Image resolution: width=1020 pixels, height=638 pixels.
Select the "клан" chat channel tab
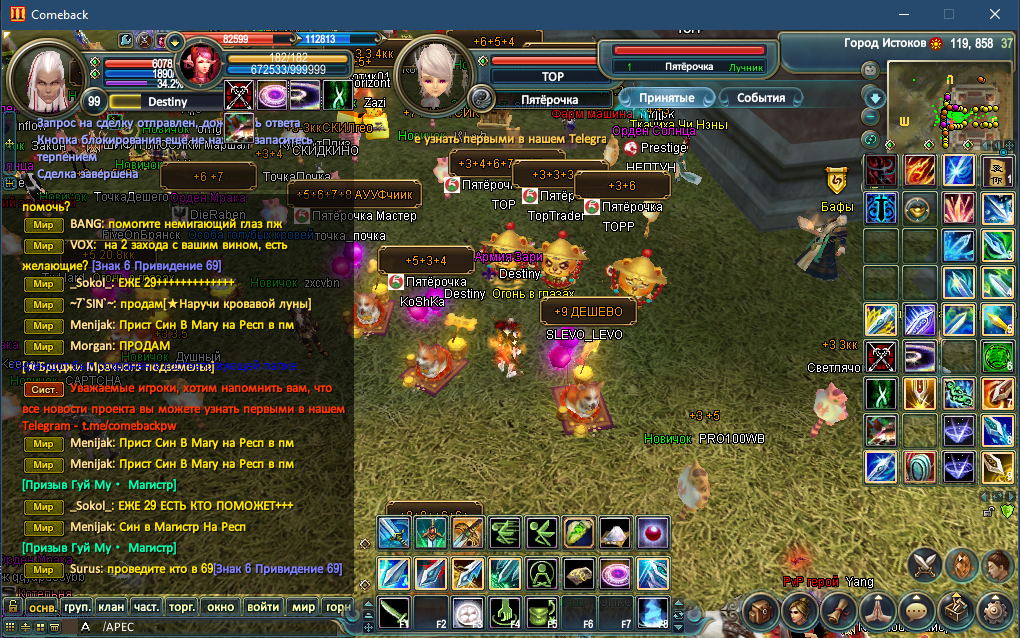point(112,607)
